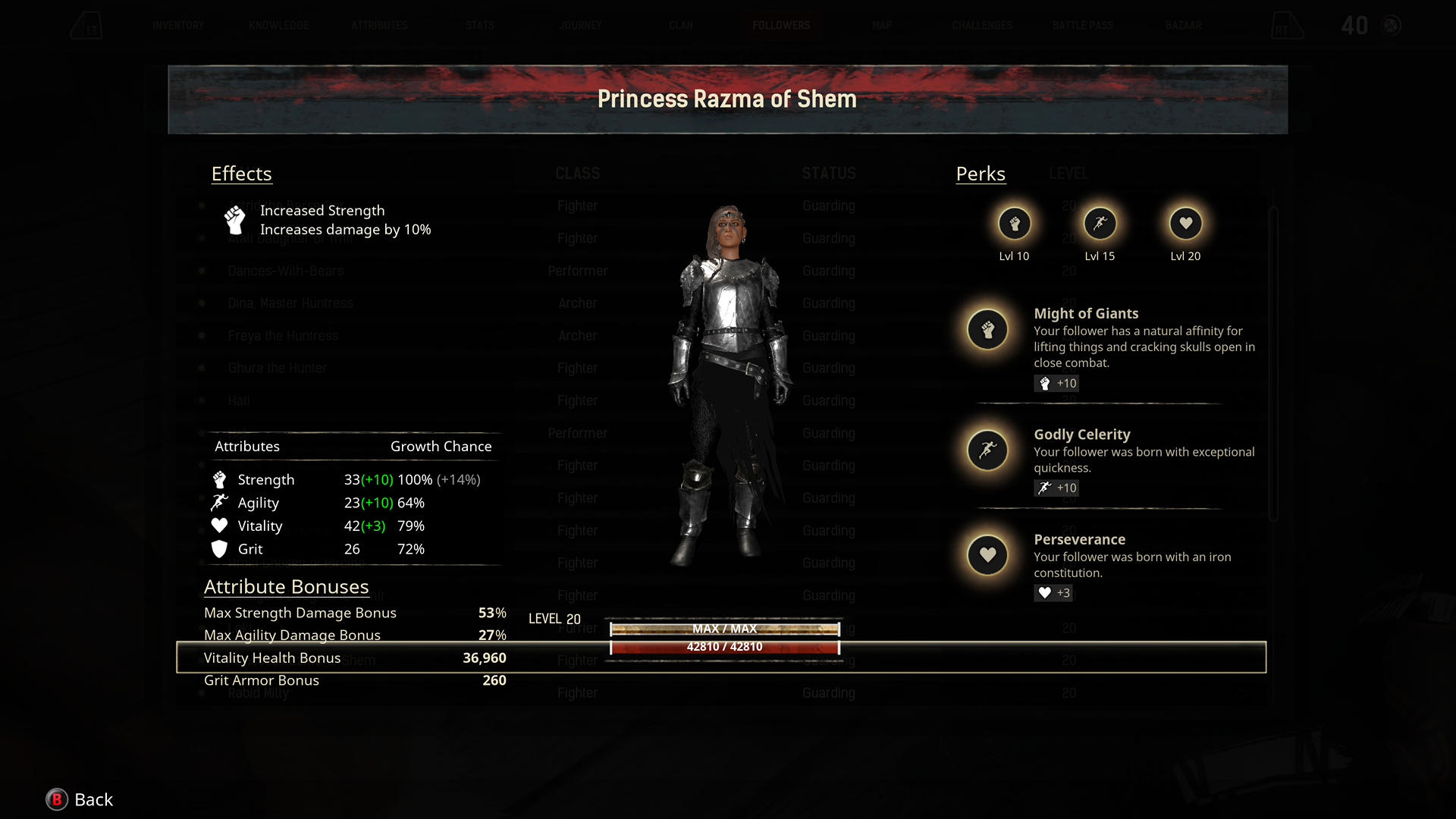
Task: Click the red health bar showing 42810
Action: click(x=724, y=647)
